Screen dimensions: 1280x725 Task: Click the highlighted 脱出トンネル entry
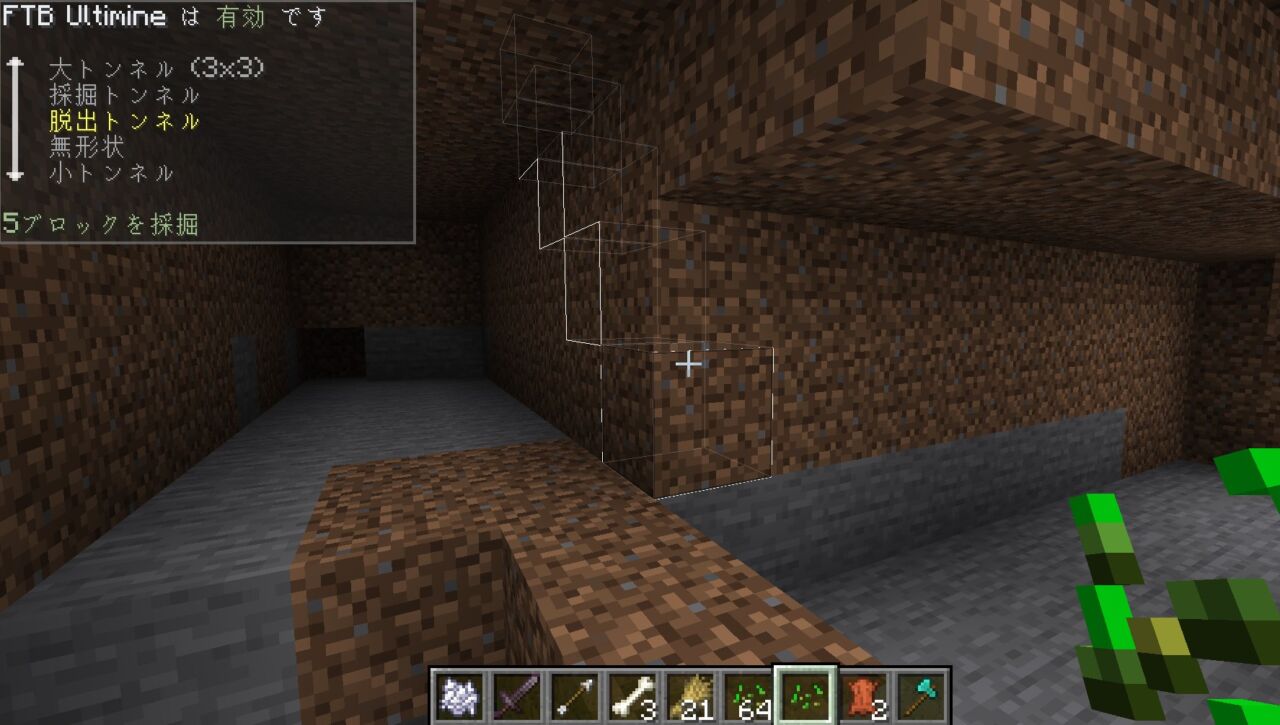coord(125,122)
